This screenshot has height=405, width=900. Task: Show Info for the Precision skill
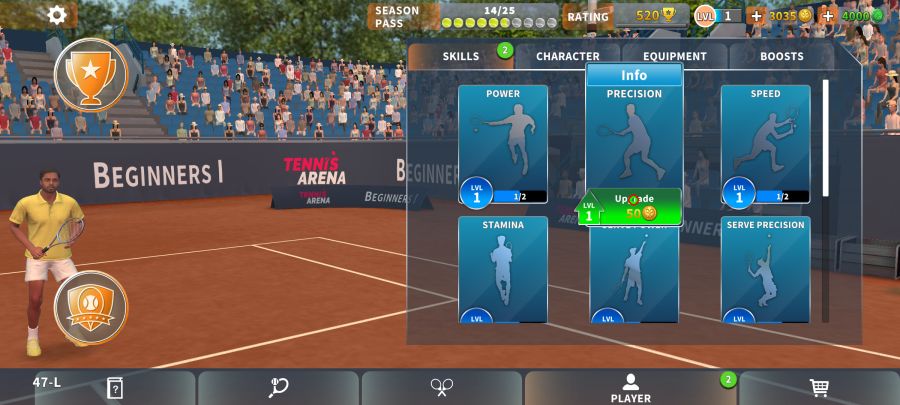point(634,75)
